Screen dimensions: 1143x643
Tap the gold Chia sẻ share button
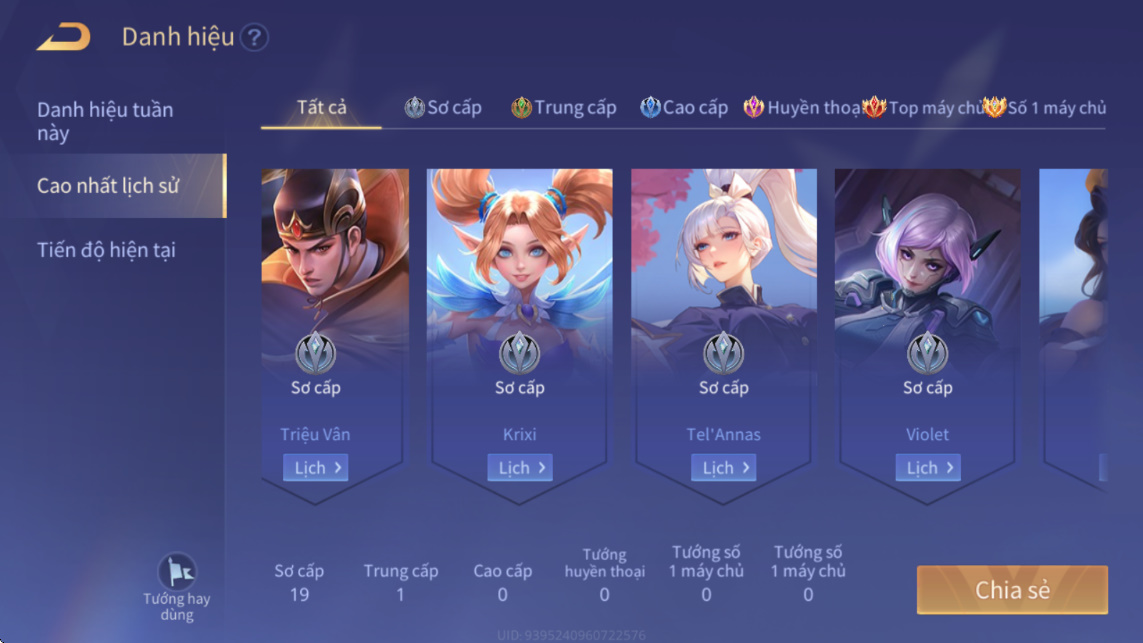[x=1012, y=590]
